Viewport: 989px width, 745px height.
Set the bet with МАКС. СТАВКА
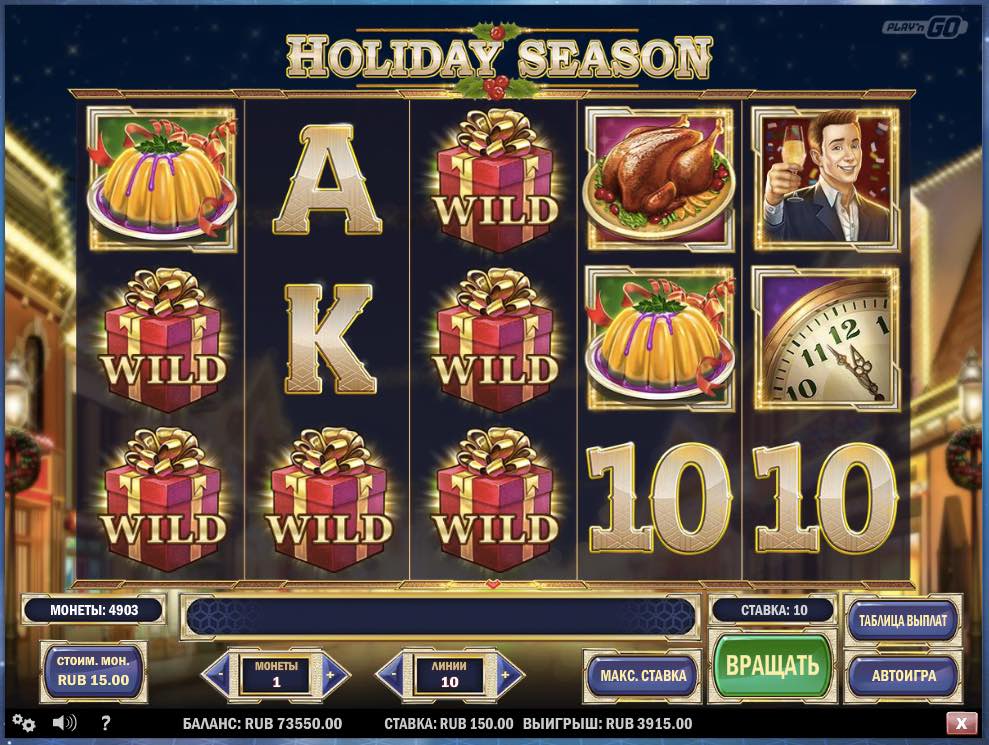(x=643, y=675)
